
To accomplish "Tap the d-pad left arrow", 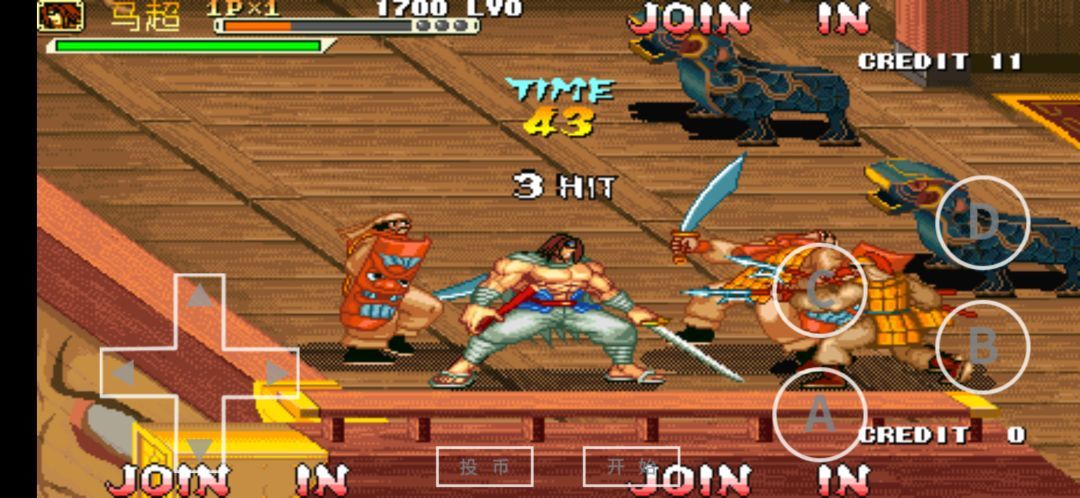I will point(123,373).
